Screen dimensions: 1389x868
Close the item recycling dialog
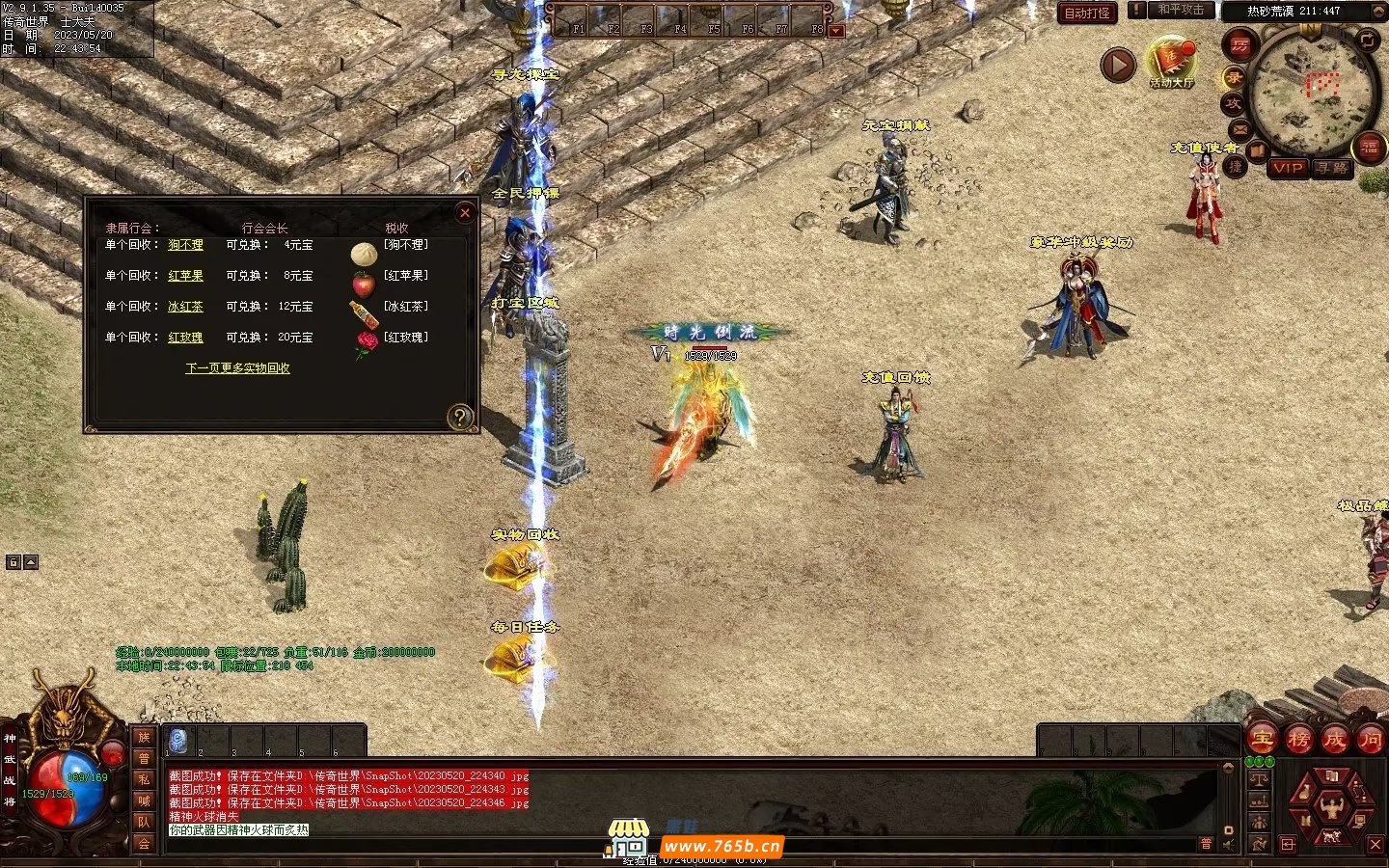[465, 212]
